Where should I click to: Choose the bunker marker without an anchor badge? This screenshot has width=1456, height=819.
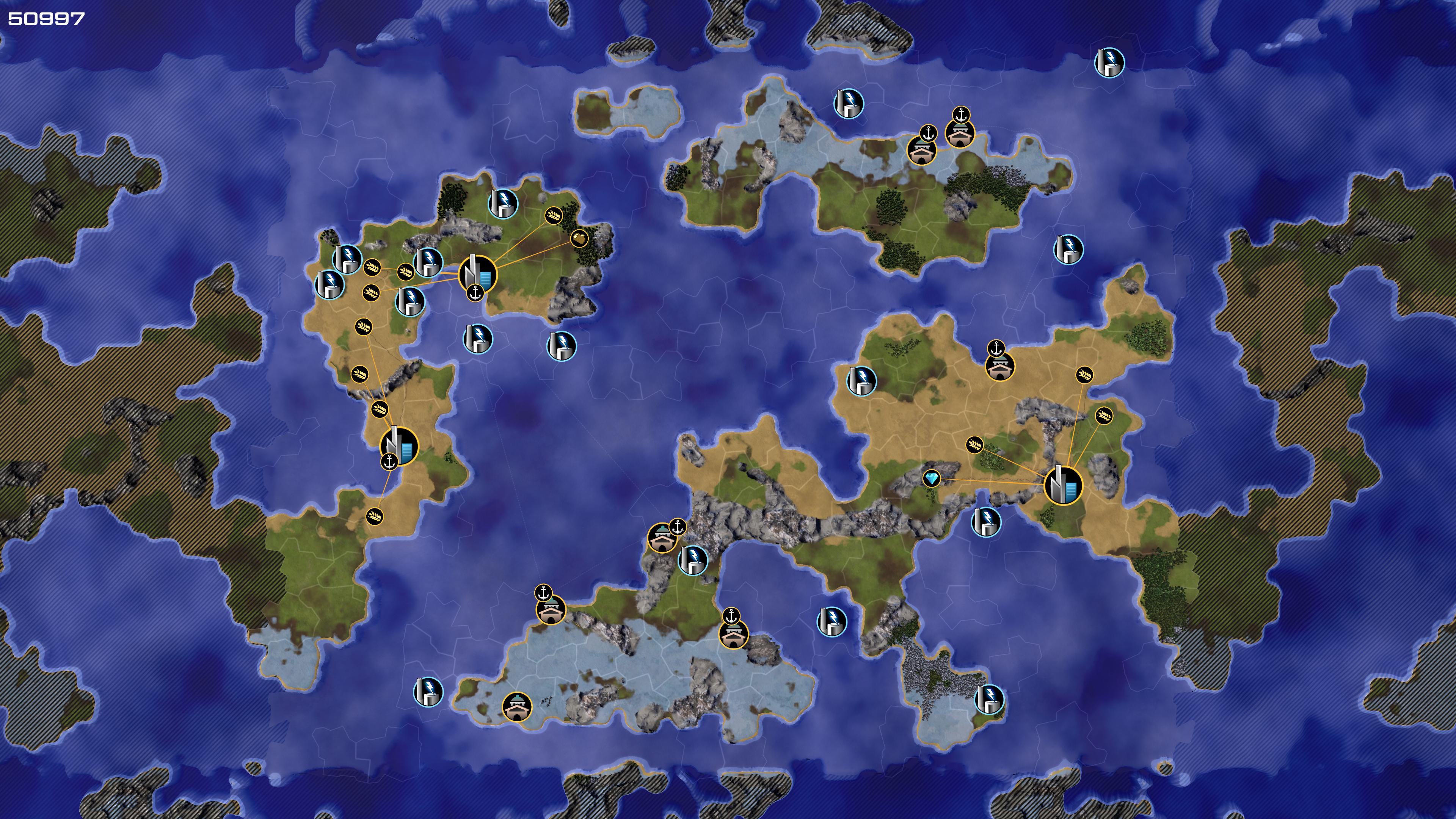tap(516, 706)
